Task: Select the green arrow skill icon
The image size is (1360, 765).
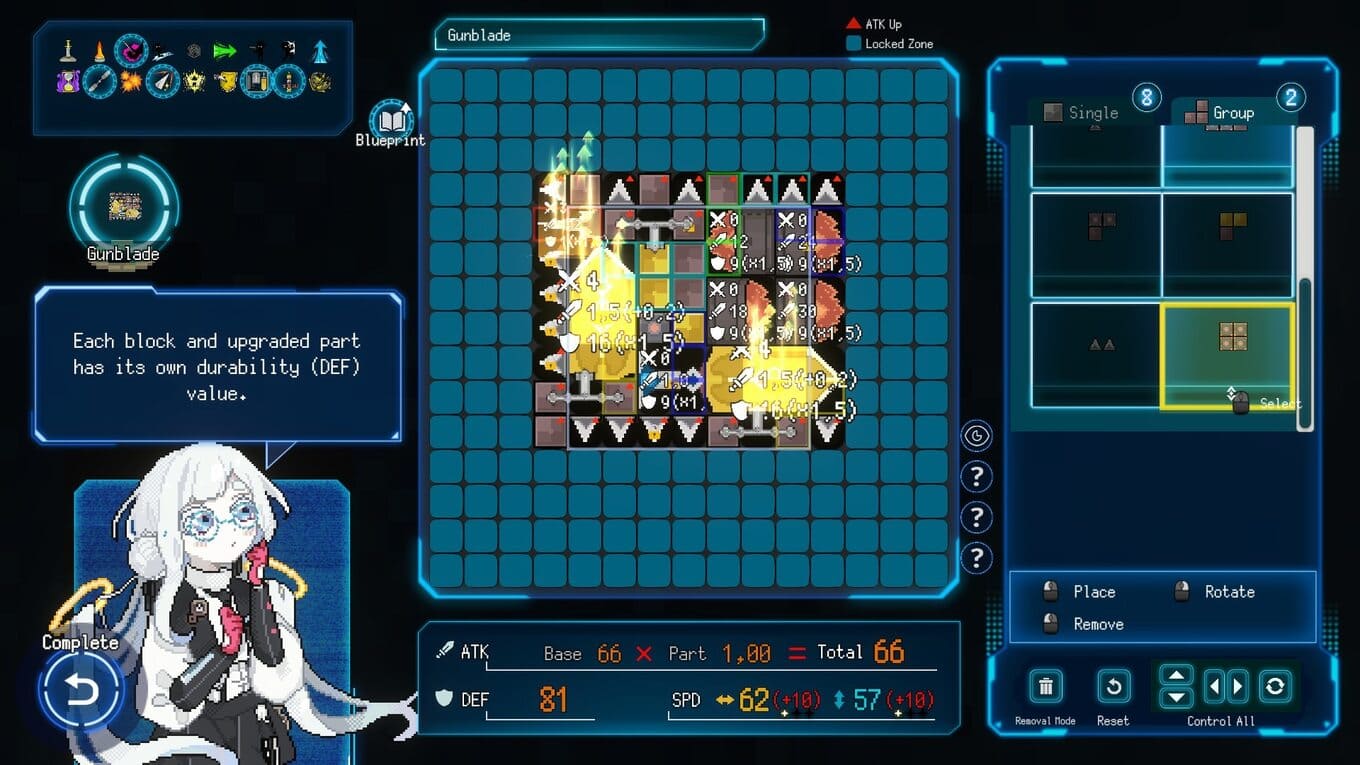Action: pos(224,50)
